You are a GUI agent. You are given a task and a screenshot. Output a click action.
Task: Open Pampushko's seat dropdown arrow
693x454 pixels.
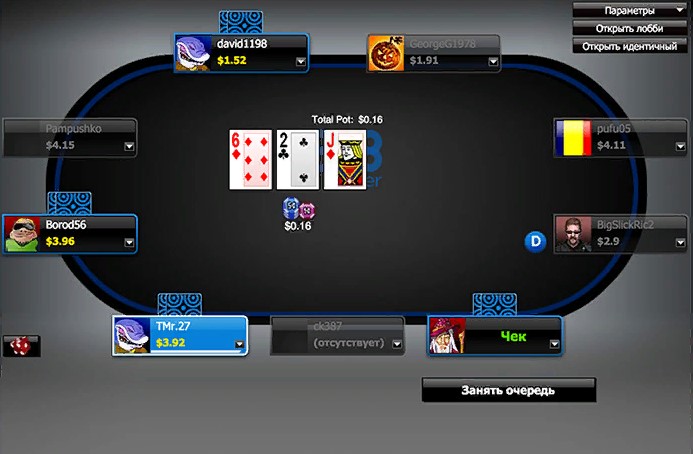point(129,146)
